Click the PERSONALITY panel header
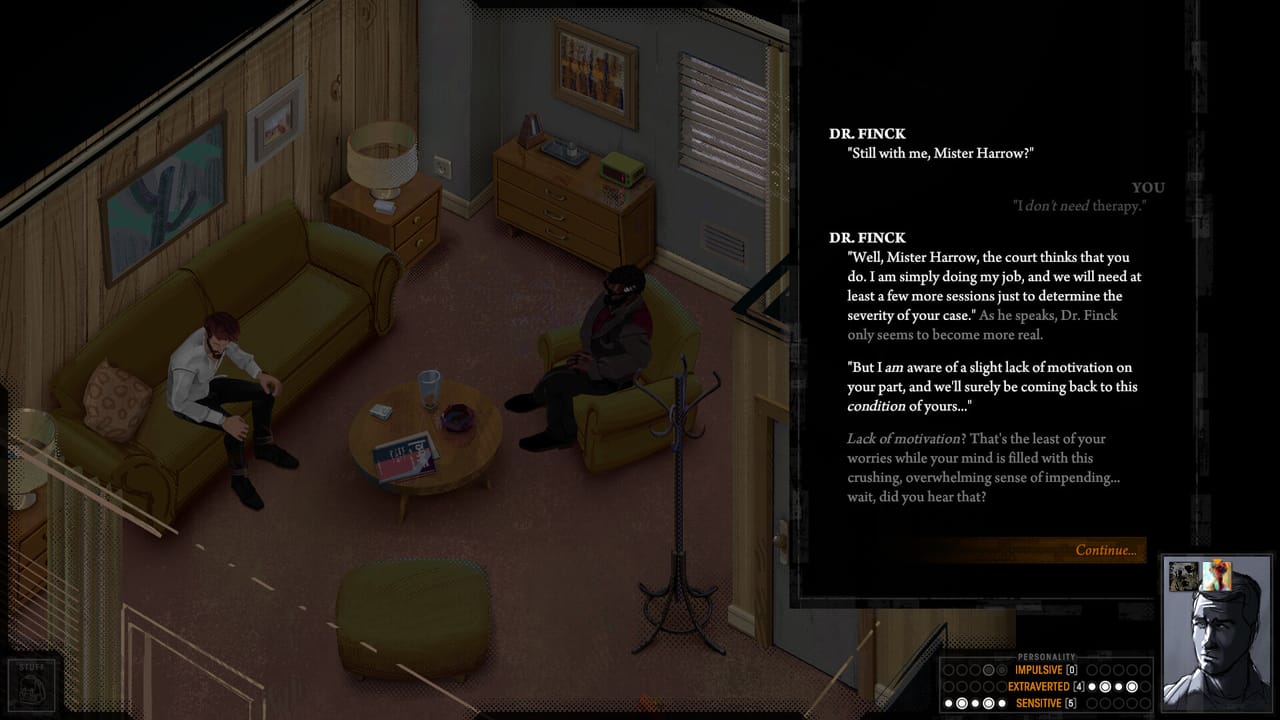 (x=1046, y=657)
